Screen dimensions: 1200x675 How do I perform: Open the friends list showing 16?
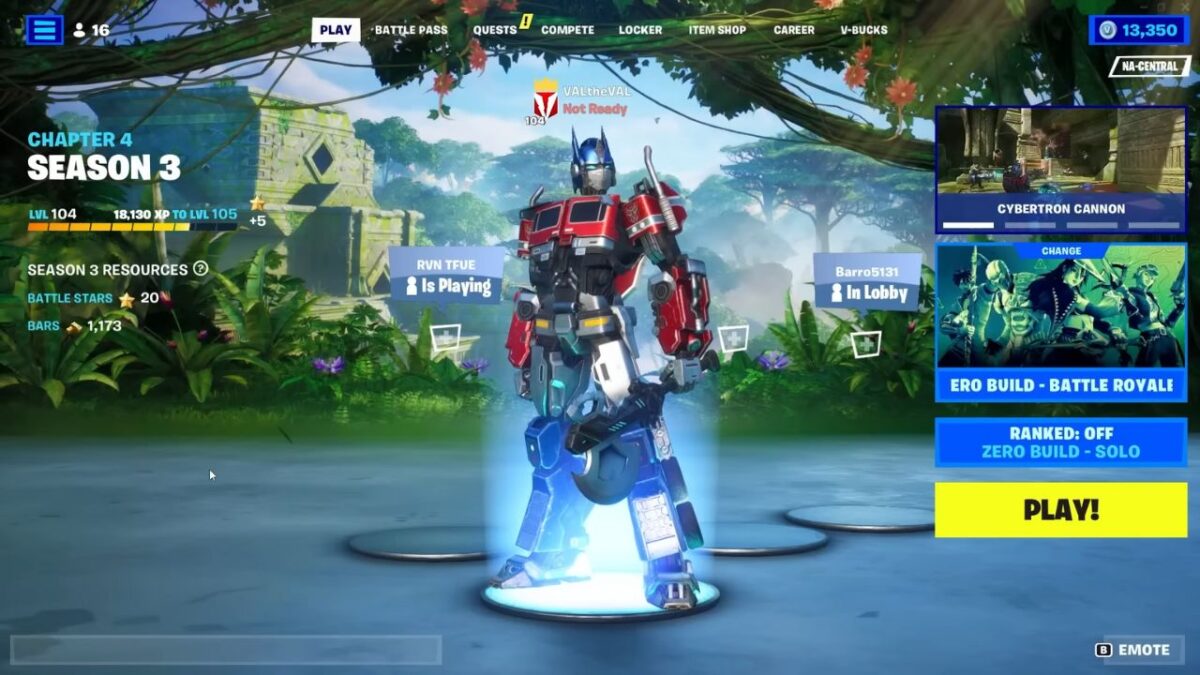(x=91, y=30)
